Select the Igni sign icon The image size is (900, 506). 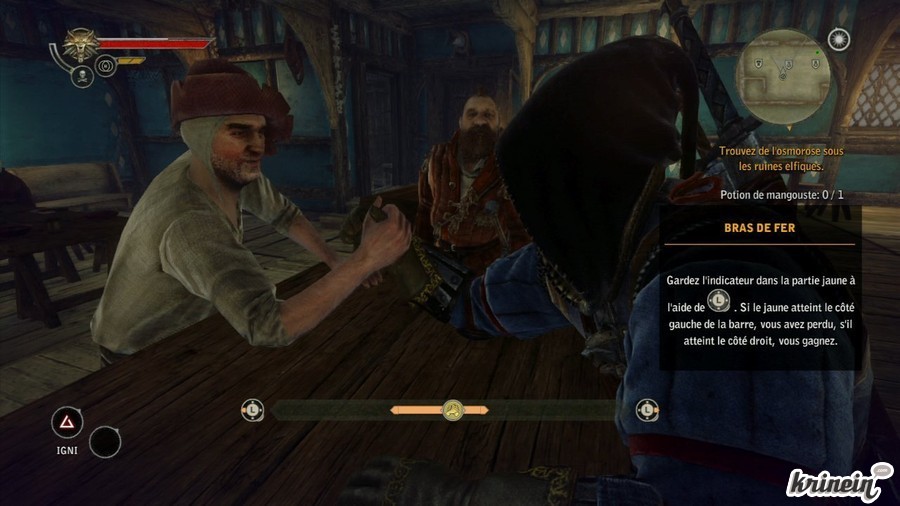(x=67, y=424)
